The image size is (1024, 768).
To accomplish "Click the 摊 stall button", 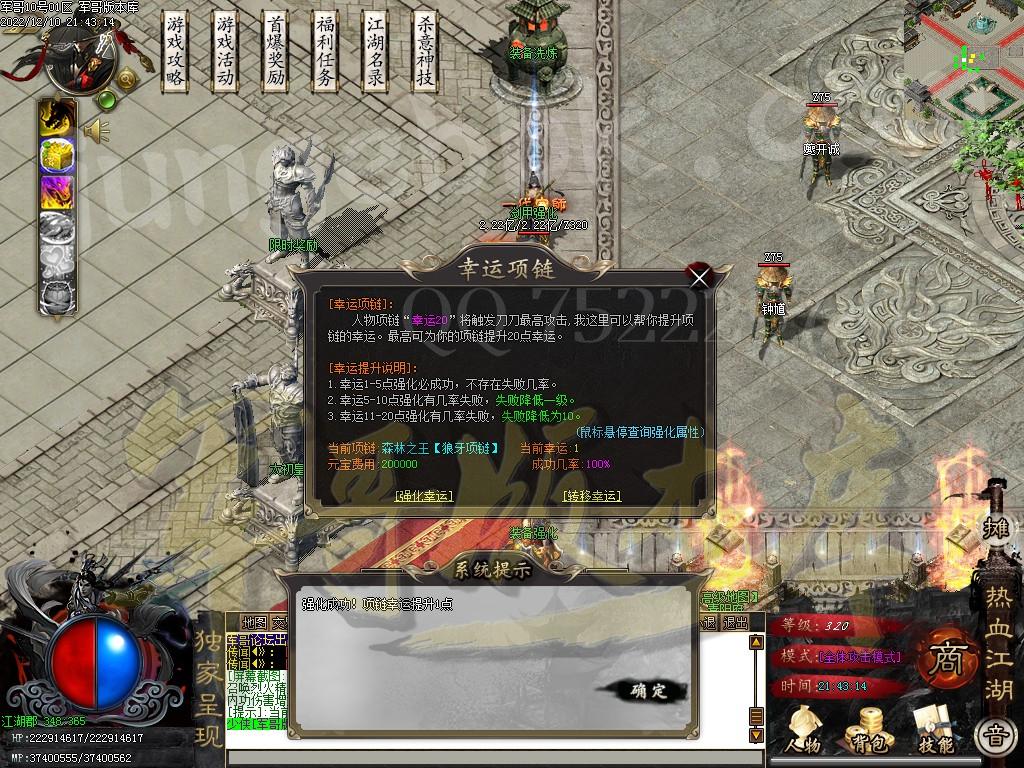I will point(995,527).
